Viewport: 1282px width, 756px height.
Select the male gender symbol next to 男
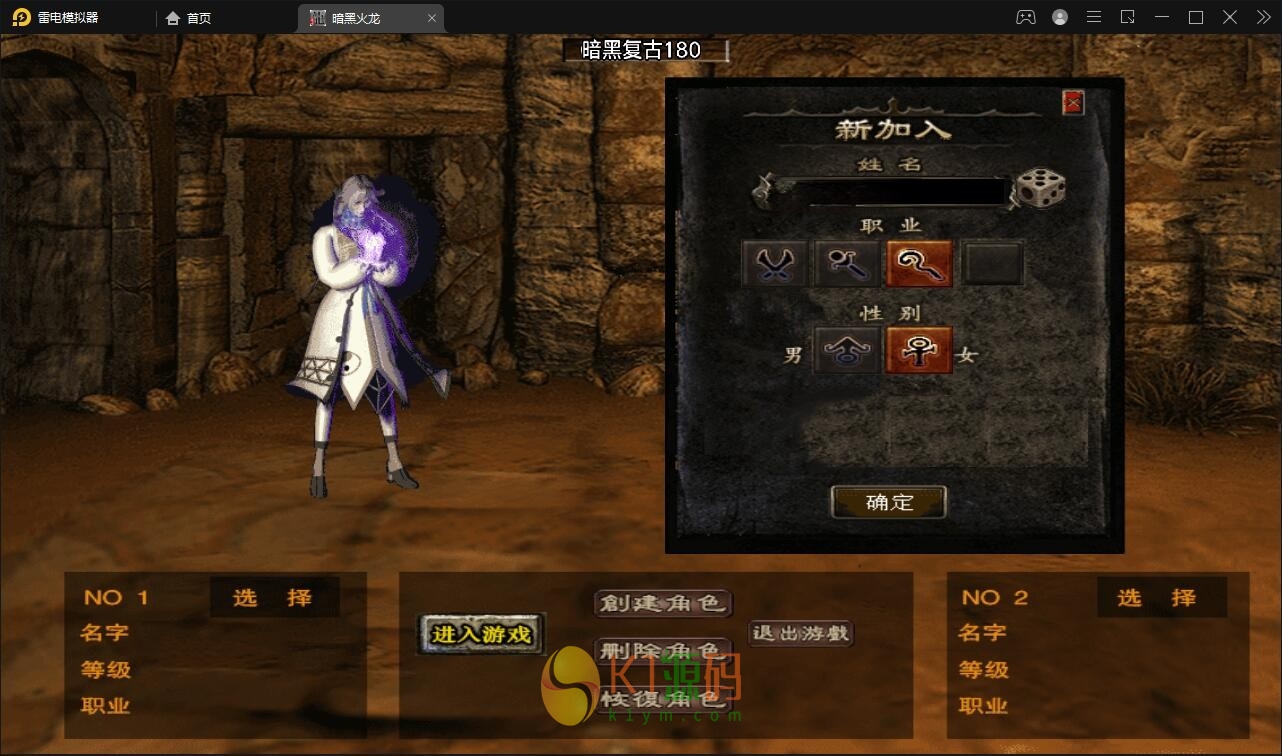[x=846, y=350]
